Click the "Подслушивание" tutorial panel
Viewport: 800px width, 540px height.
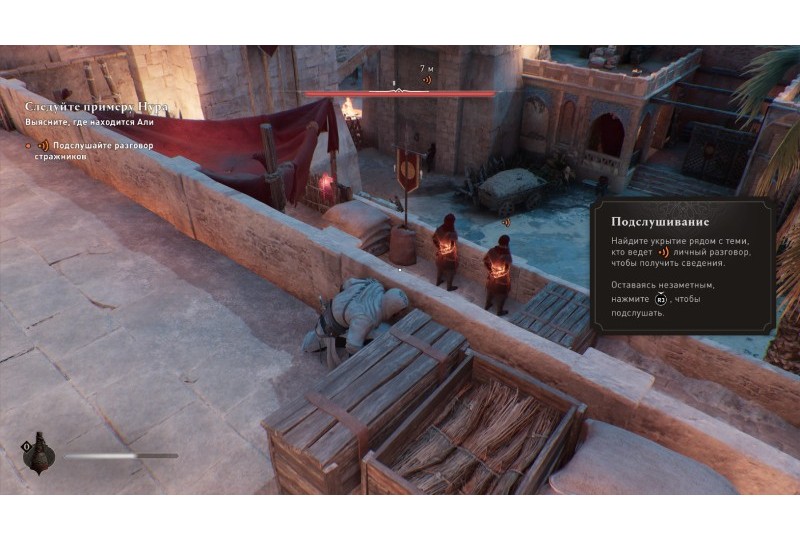(683, 266)
